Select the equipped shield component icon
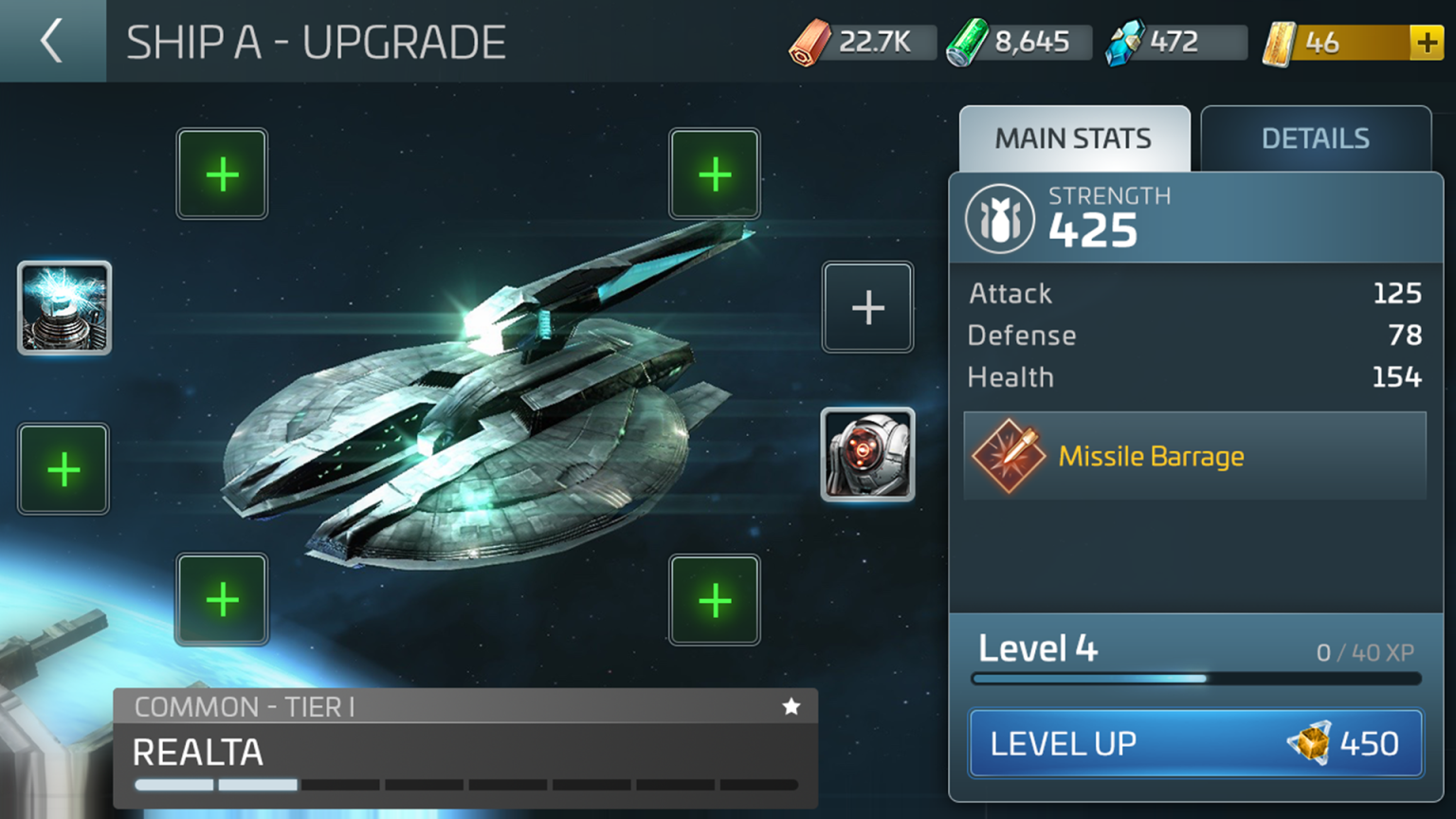Viewport: 1456px width, 819px height. click(x=64, y=306)
